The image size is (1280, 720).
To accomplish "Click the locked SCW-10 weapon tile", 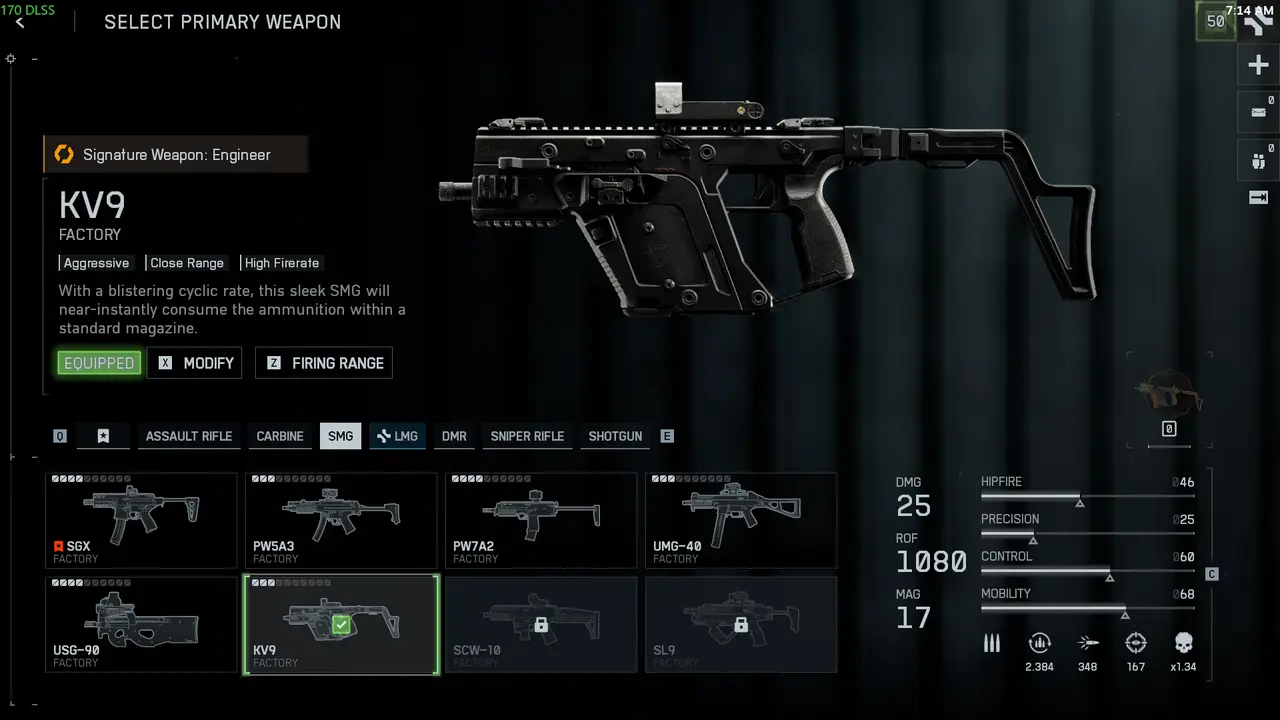I will coord(541,624).
